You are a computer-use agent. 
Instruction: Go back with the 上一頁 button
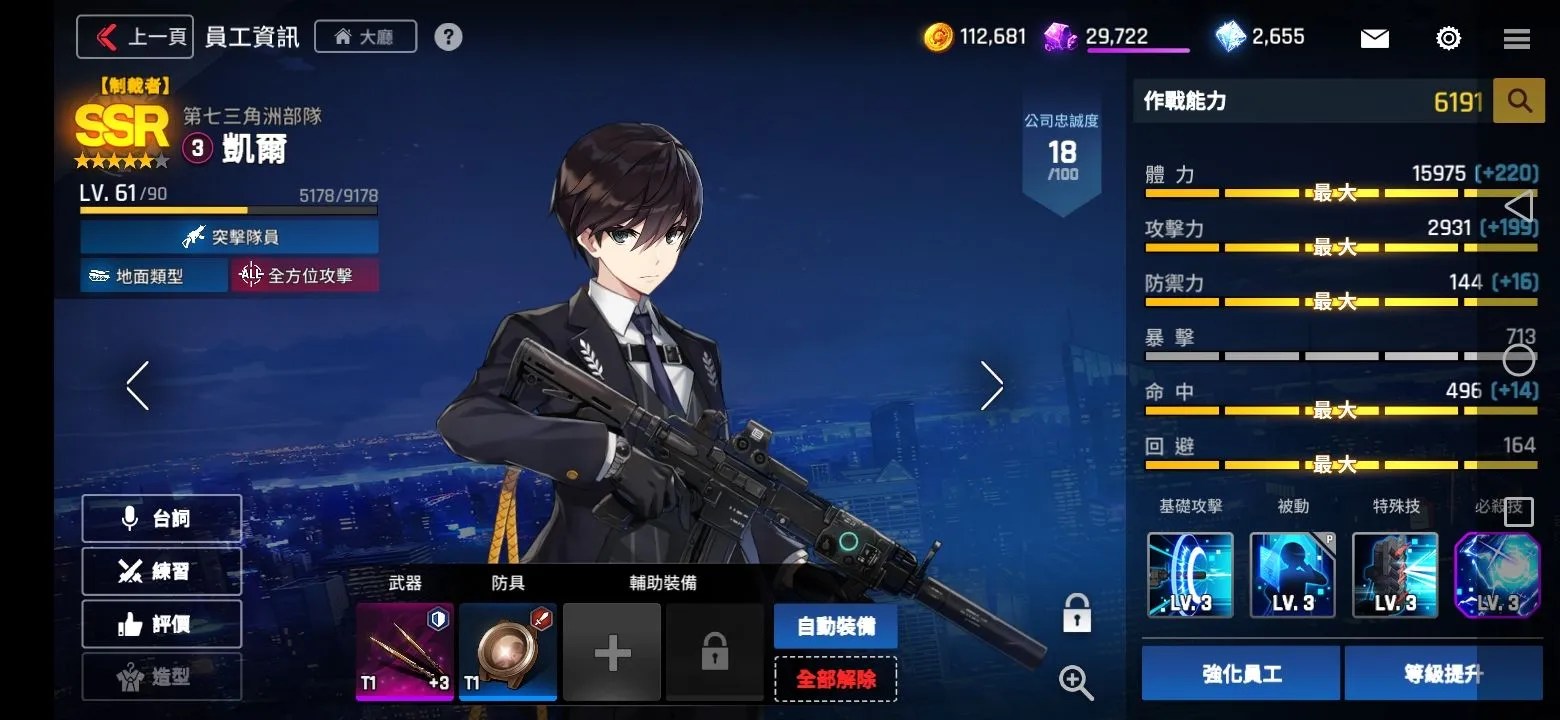click(x=135, y=37)
